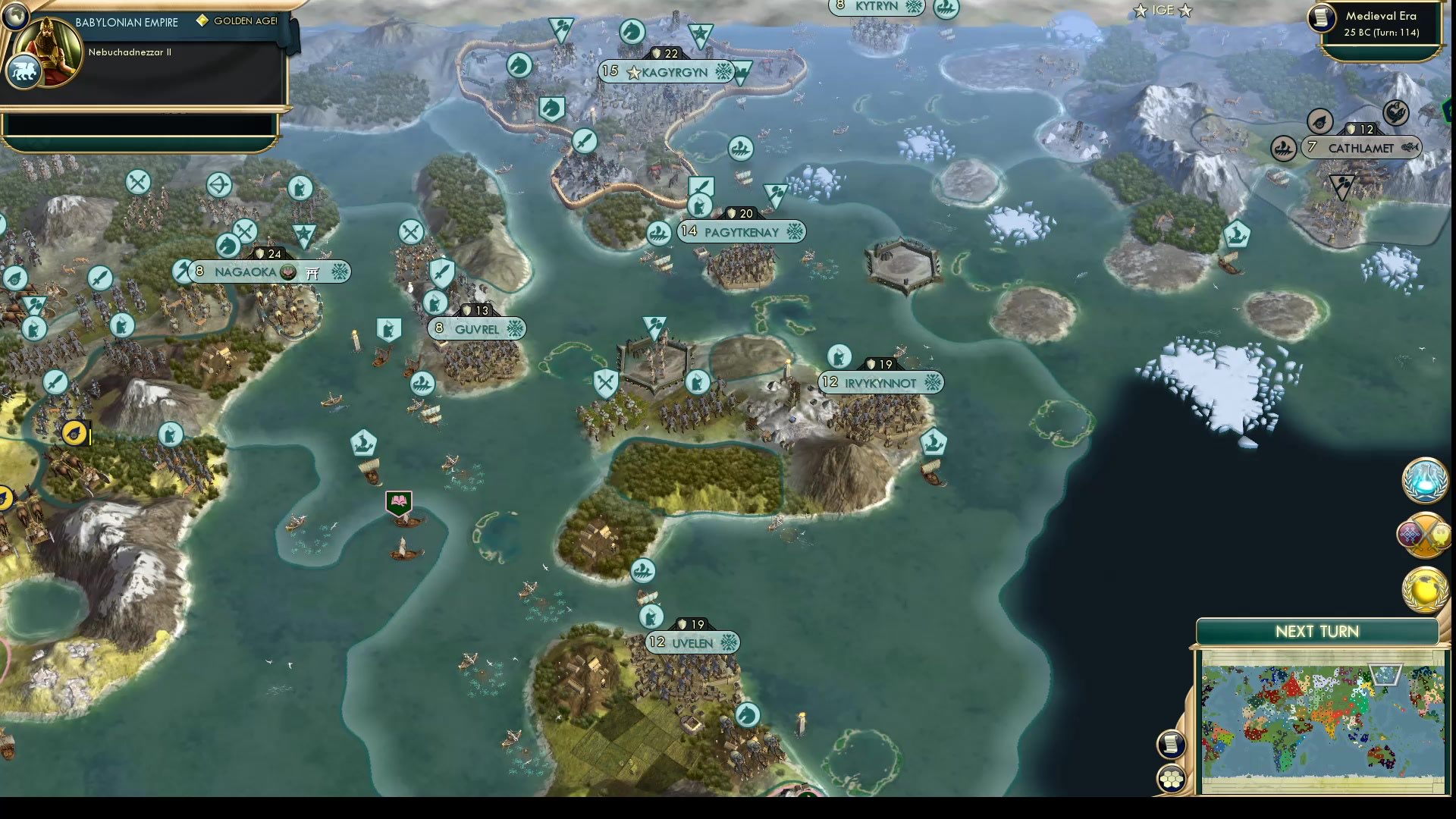Open the Uvelen city banner
Image resolution: width=1456 pixels, height=819 pixels.
692,642
